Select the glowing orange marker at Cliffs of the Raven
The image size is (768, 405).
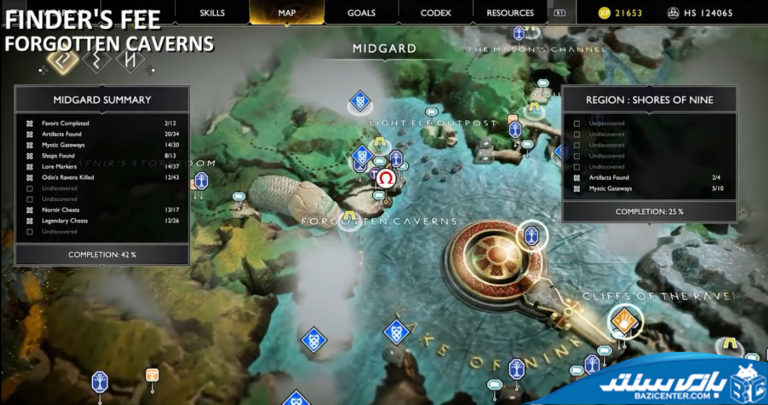tap(626, 320)
